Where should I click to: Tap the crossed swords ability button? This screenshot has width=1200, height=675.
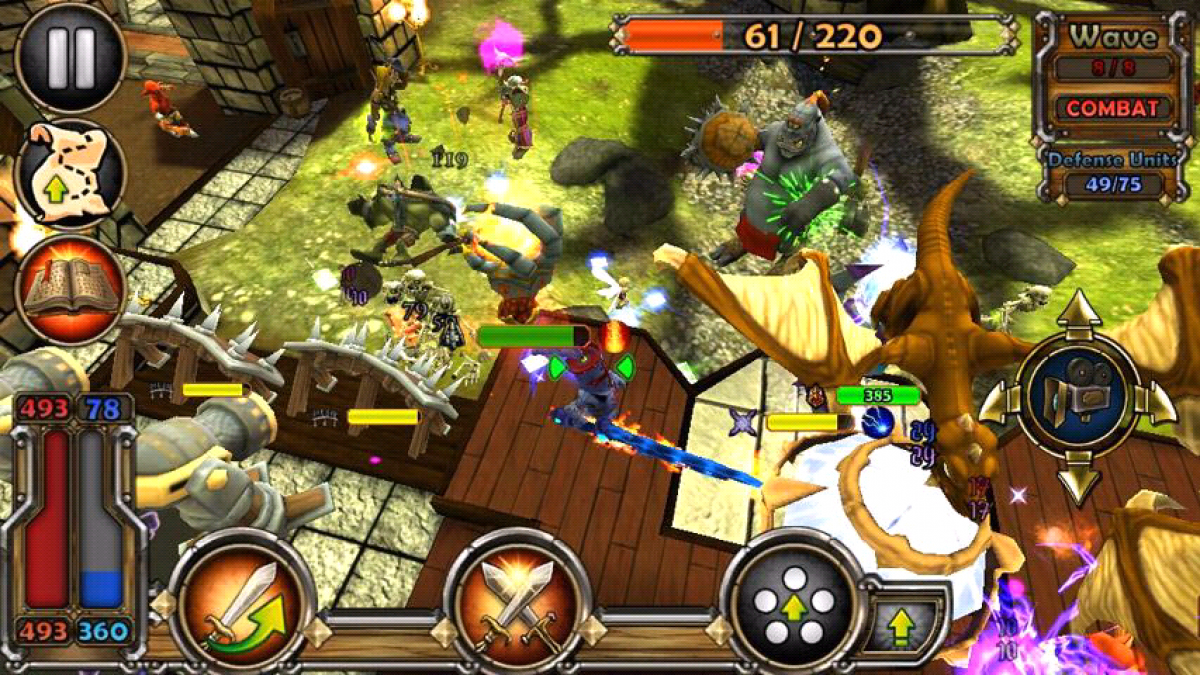517,603
